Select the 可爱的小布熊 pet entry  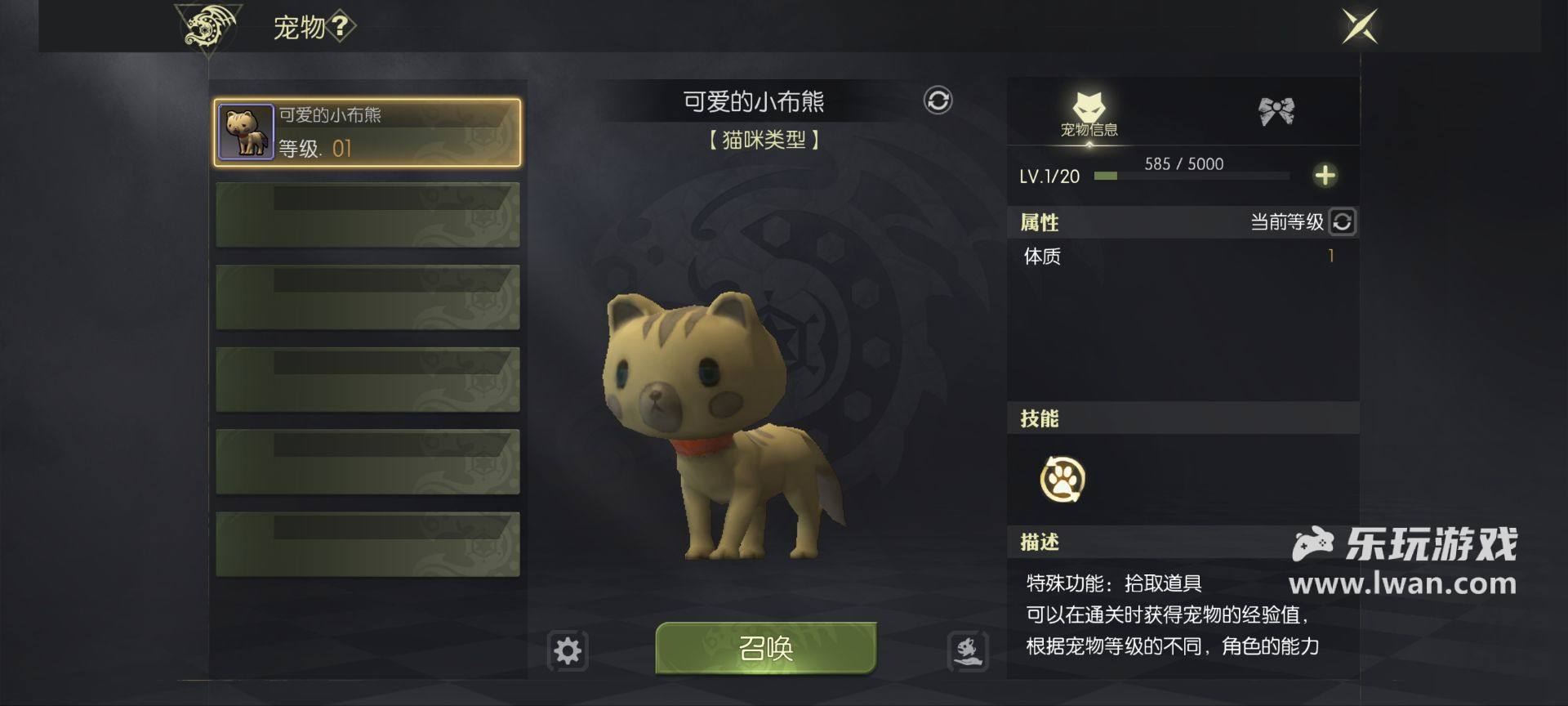click(367, 132)
